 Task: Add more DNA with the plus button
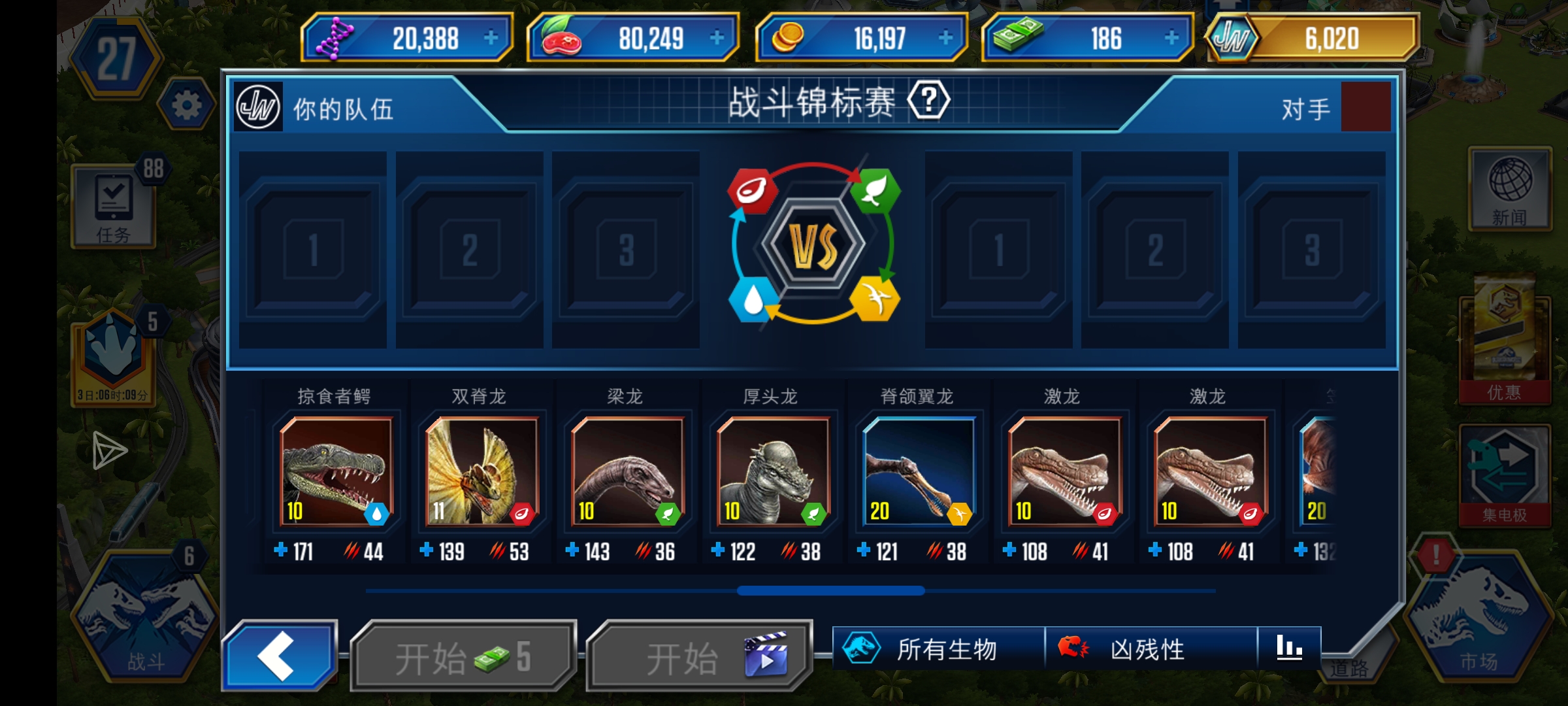491,38
